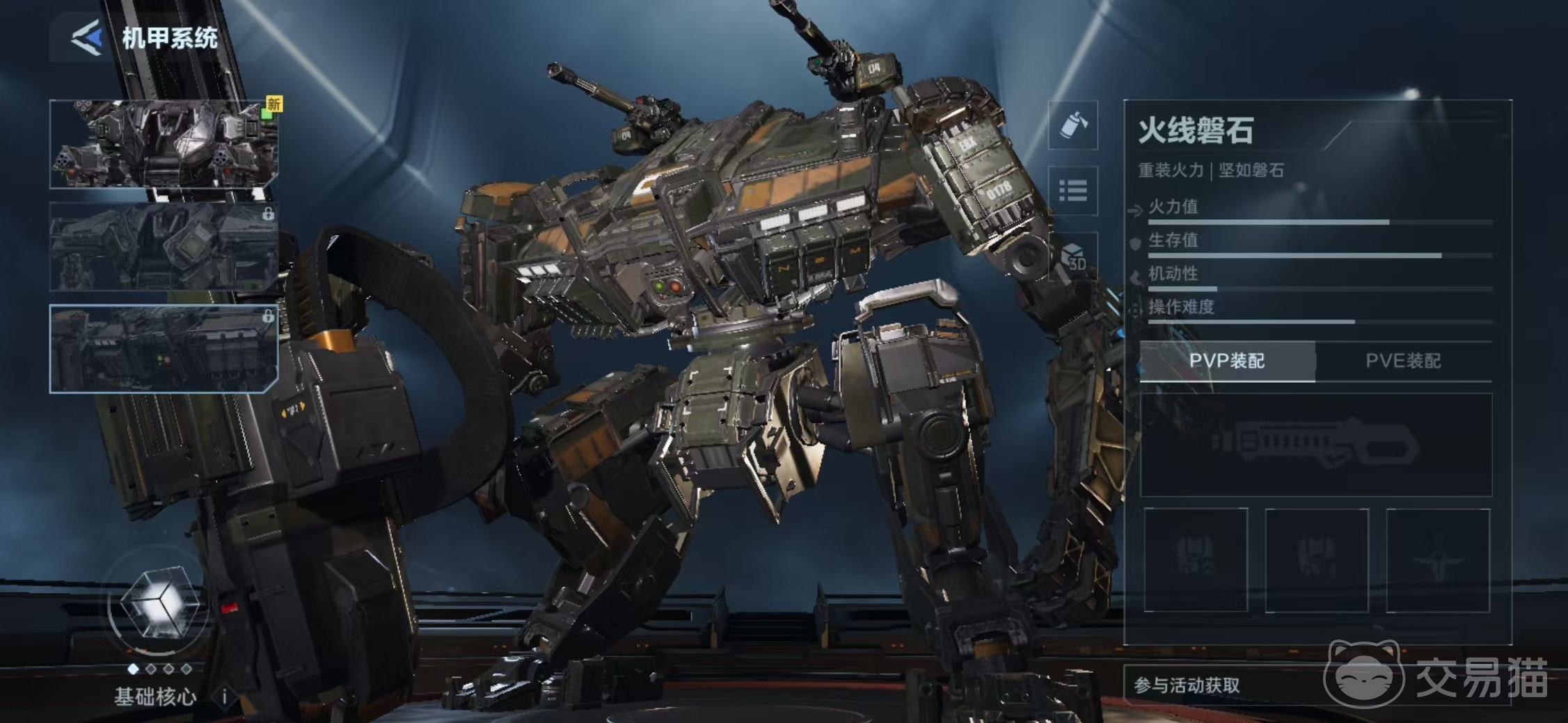
Task: Open the spray paint skin icon
Action: pyautogui.click(x=1072, y=125)
